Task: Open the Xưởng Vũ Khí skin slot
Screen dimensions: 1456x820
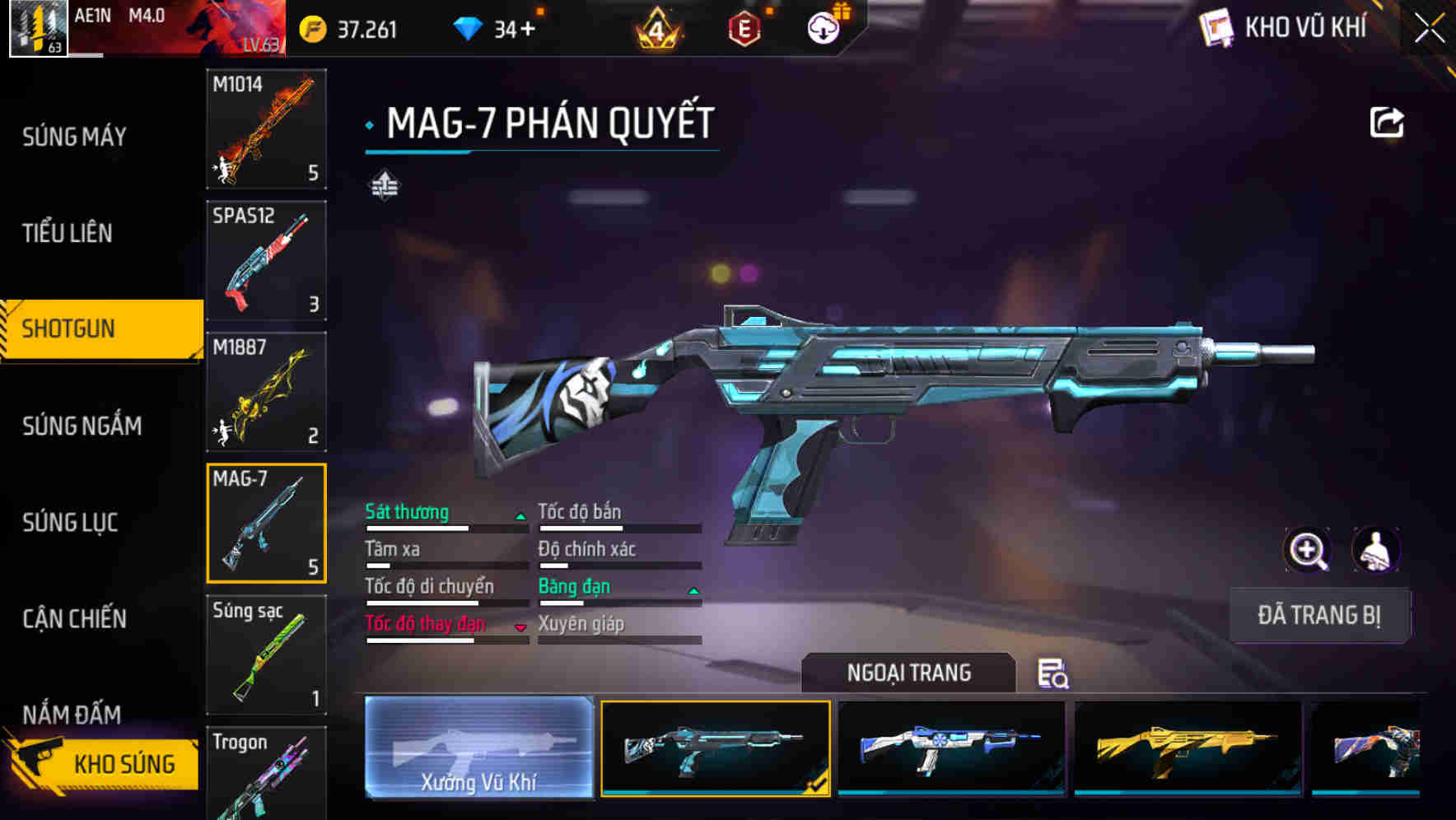Action: click(x=478, y=748)
